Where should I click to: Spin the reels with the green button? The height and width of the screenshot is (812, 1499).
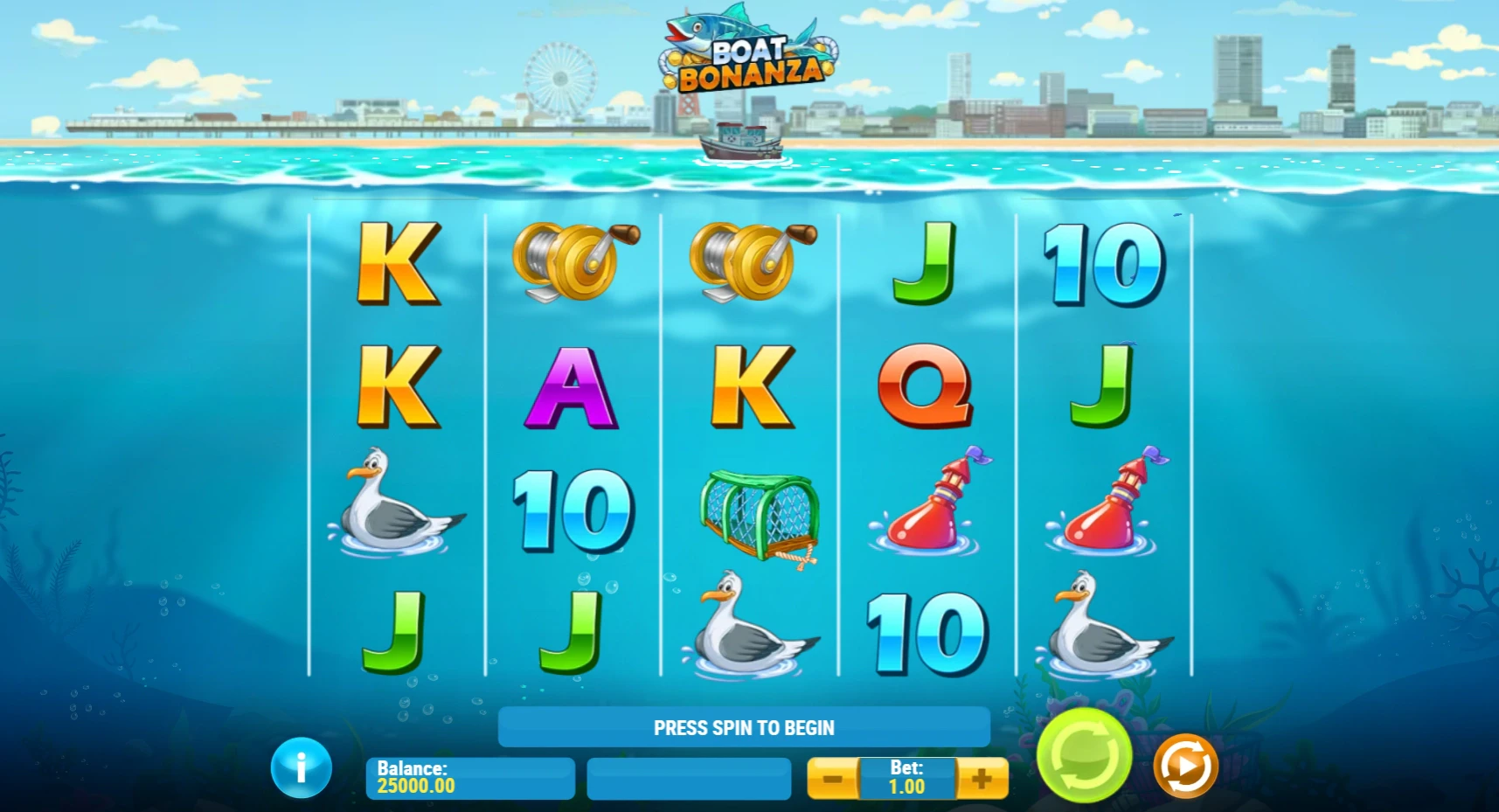1084,755
